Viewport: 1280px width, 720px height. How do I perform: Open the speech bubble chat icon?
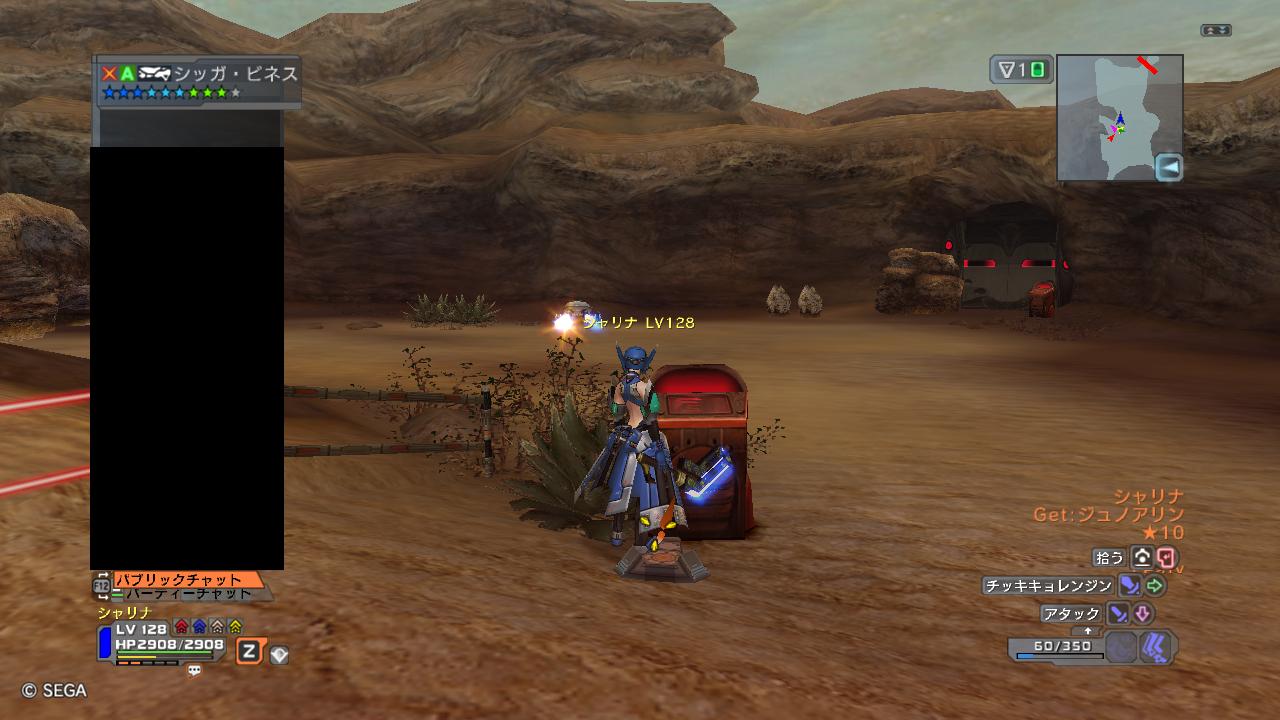[194, 671]
